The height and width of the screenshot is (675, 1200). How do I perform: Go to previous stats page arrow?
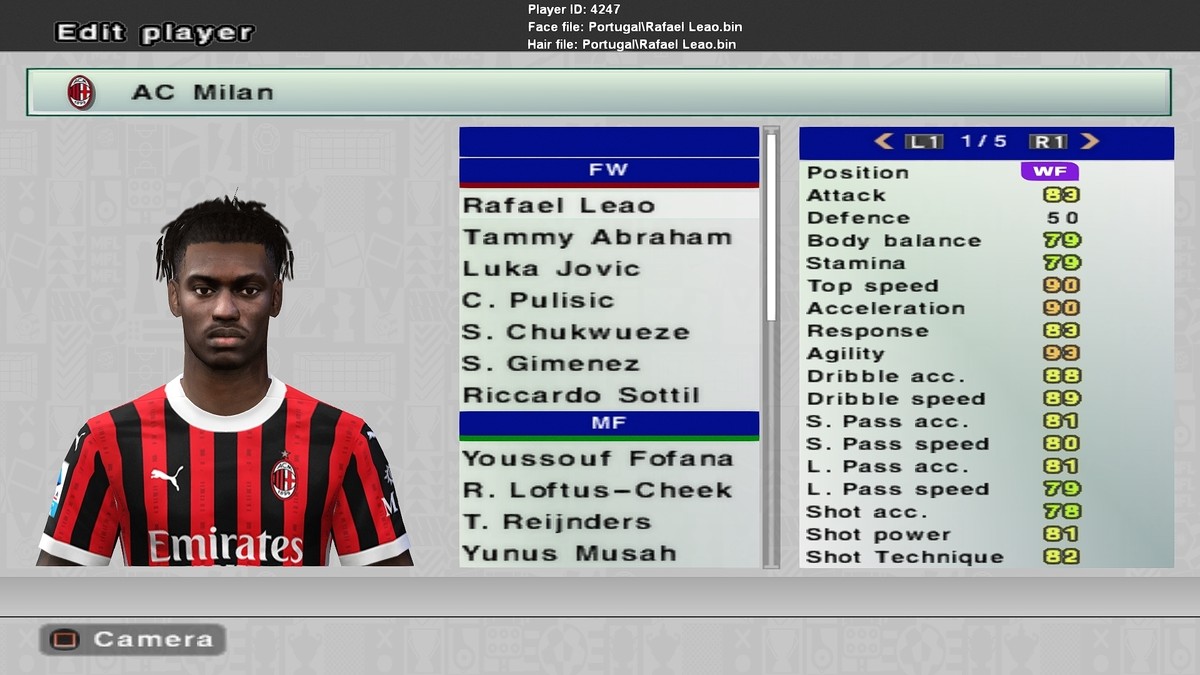883,142
